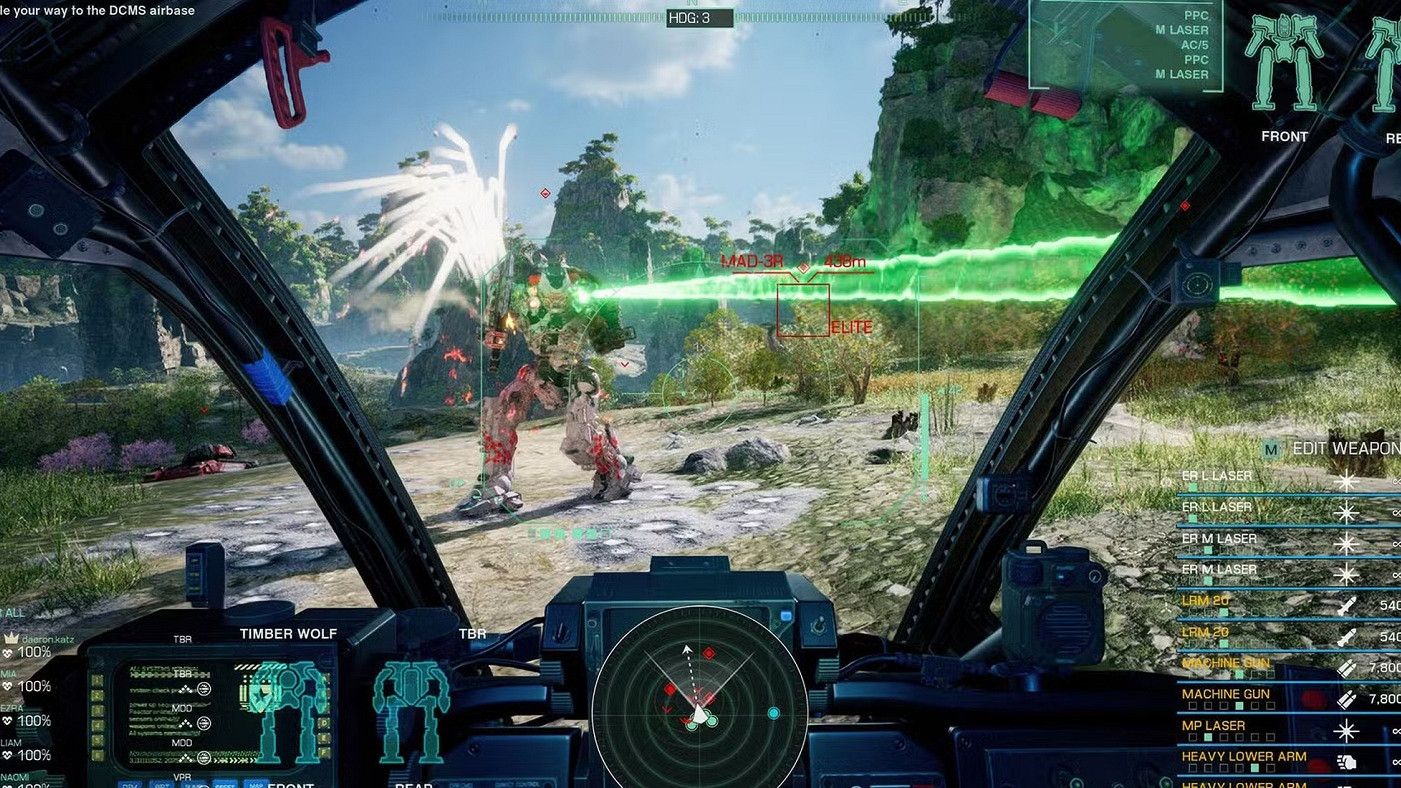Screen dimensions: 1401x788
Task: Click the fist icon on HEAVY LOWER ARM
Action: [1348, 762]
